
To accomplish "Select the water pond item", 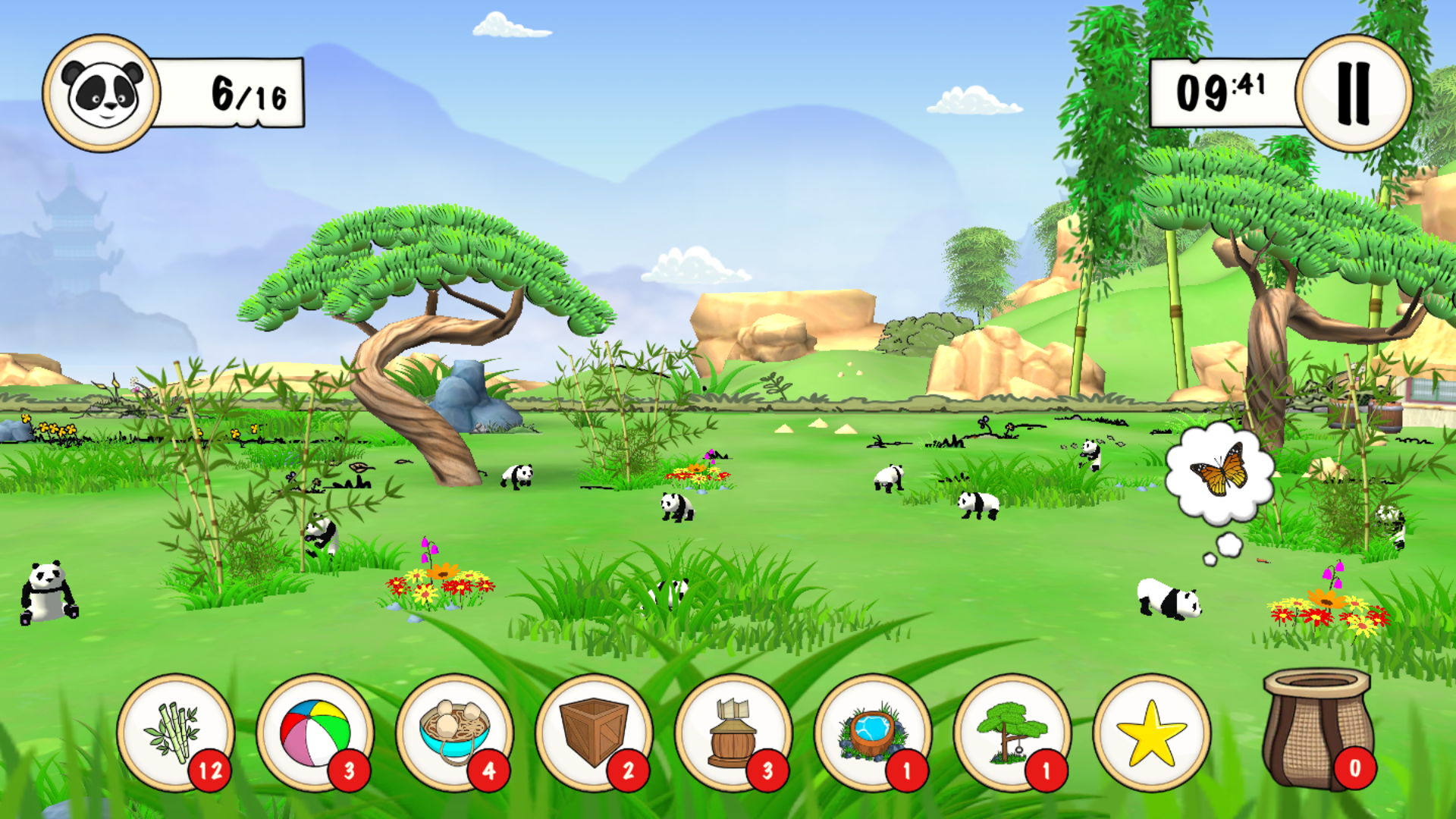I will (x=873, y=733).
